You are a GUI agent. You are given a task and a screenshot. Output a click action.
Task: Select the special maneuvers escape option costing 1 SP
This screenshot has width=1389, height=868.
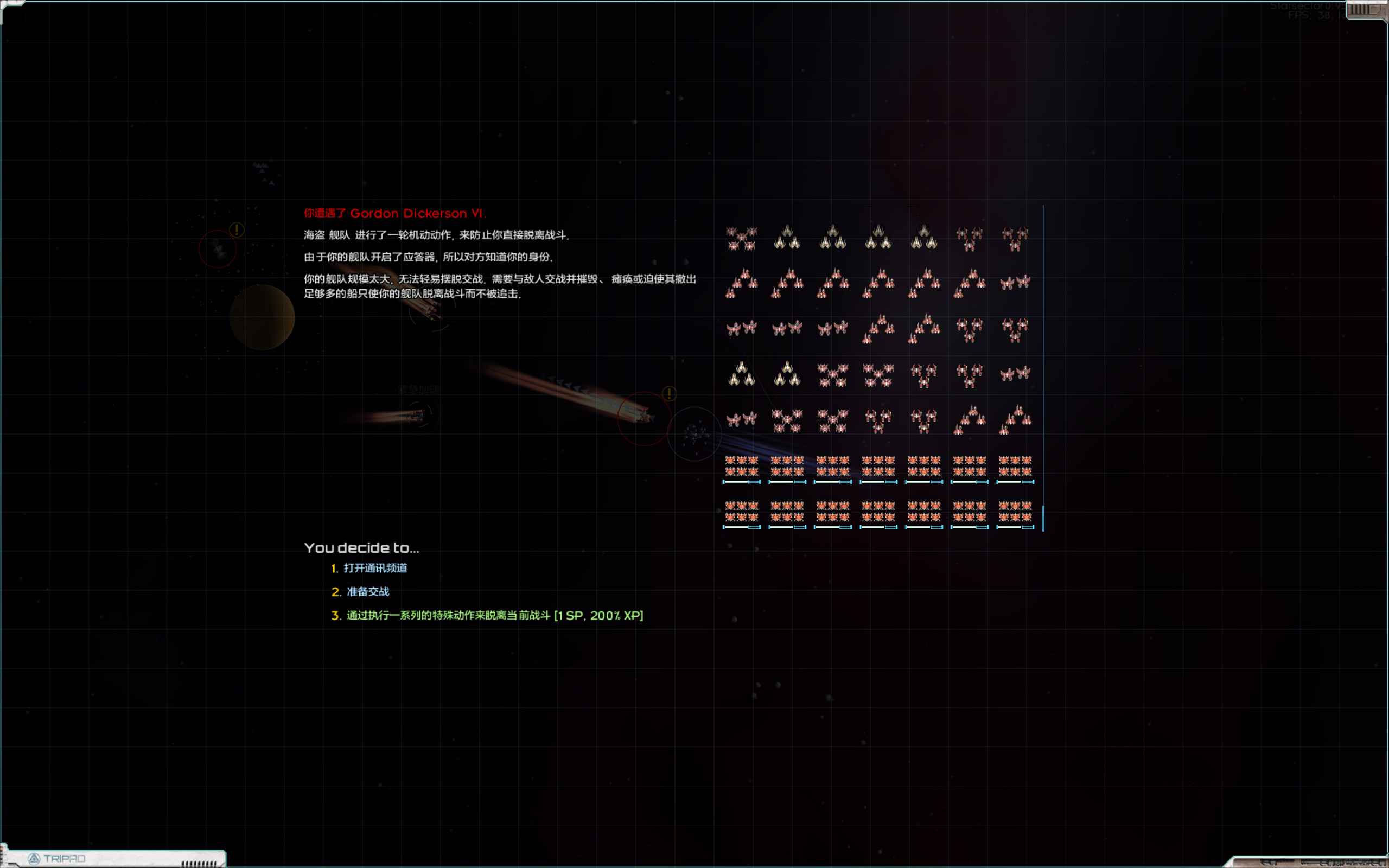494,615
